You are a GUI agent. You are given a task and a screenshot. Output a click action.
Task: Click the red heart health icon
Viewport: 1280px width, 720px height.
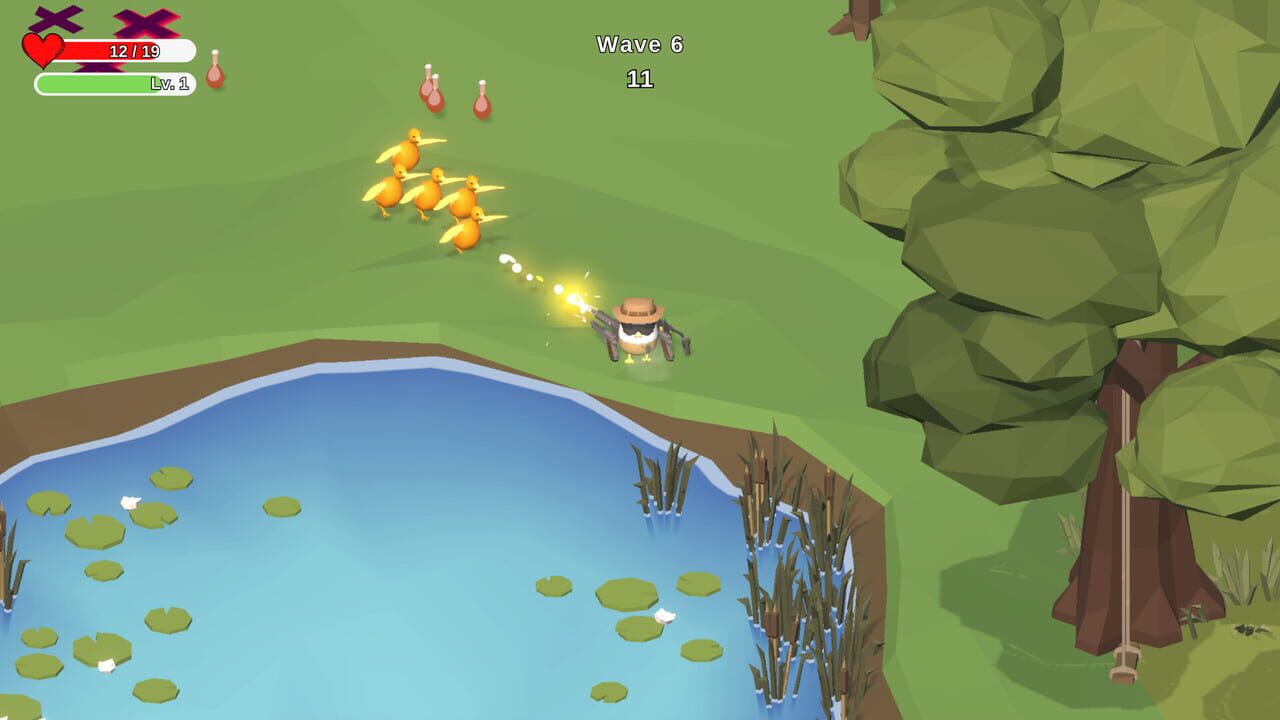[42, 48]
